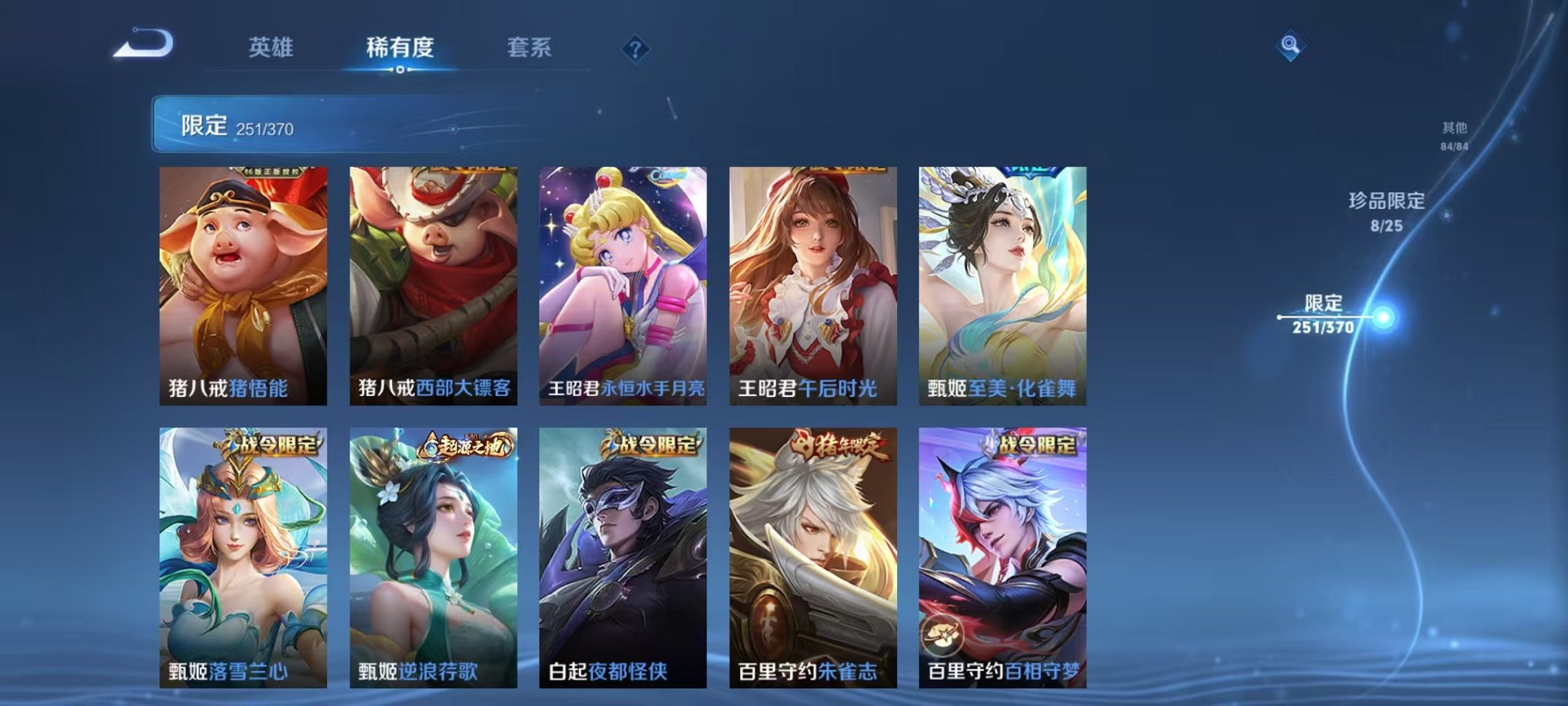Switch to the 英雄 tab
The height and width of the screenshot is (706, 1568).
pyautogui.click(x=271, y=46)
